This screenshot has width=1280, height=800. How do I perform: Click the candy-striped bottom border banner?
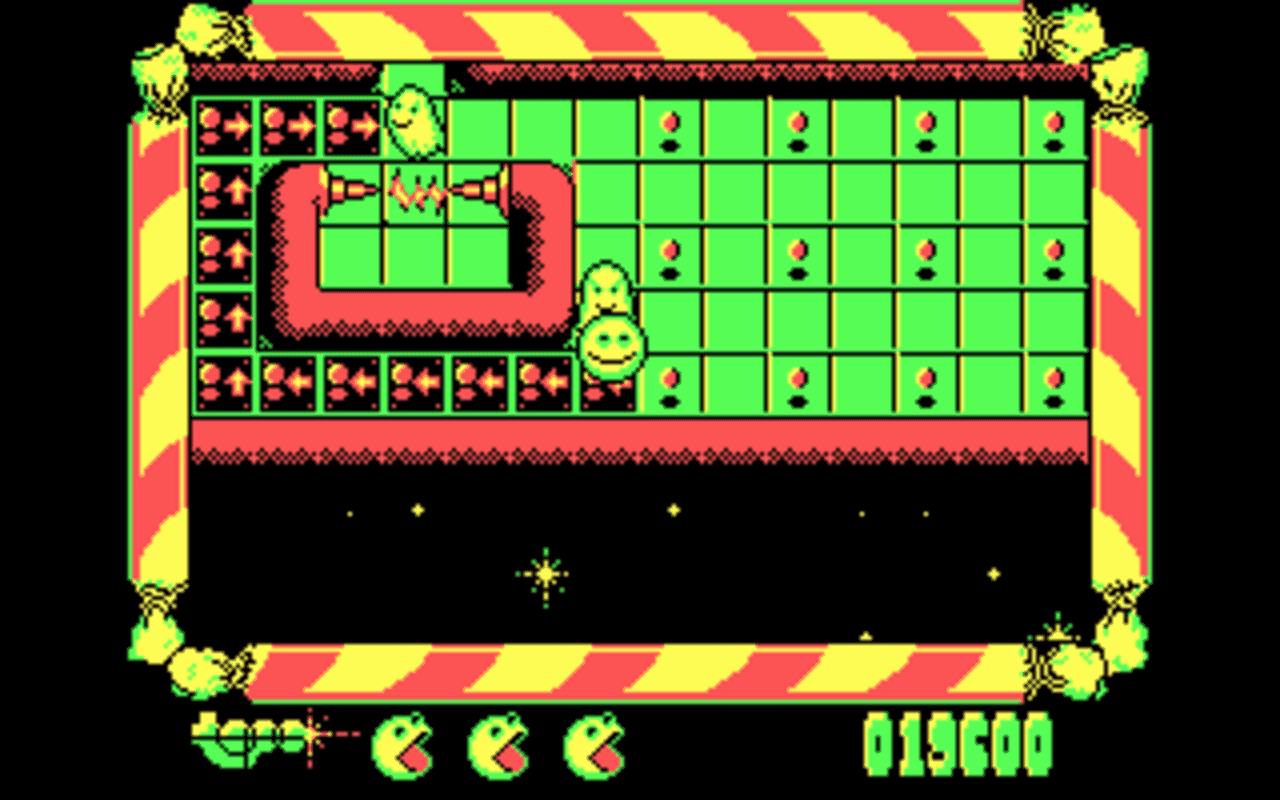coord(640,670)
